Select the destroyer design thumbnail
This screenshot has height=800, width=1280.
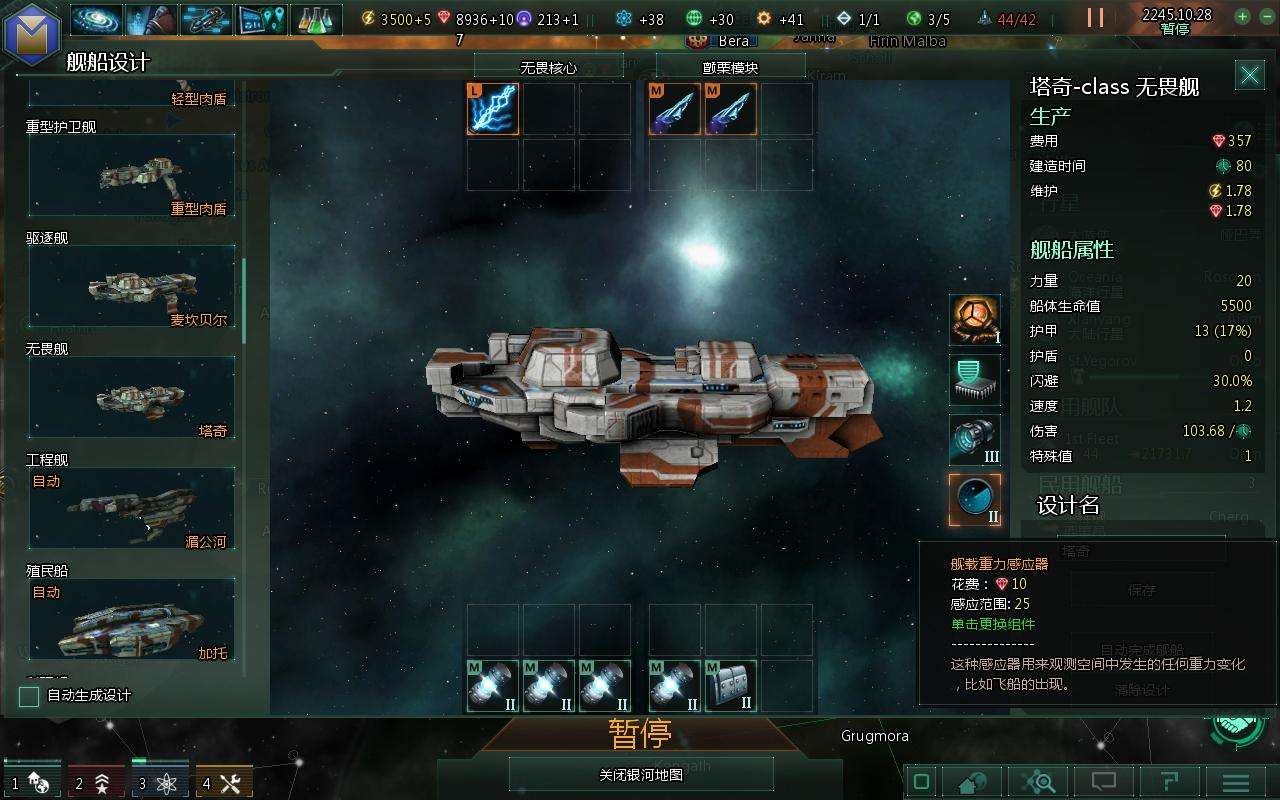coord(132,287)
